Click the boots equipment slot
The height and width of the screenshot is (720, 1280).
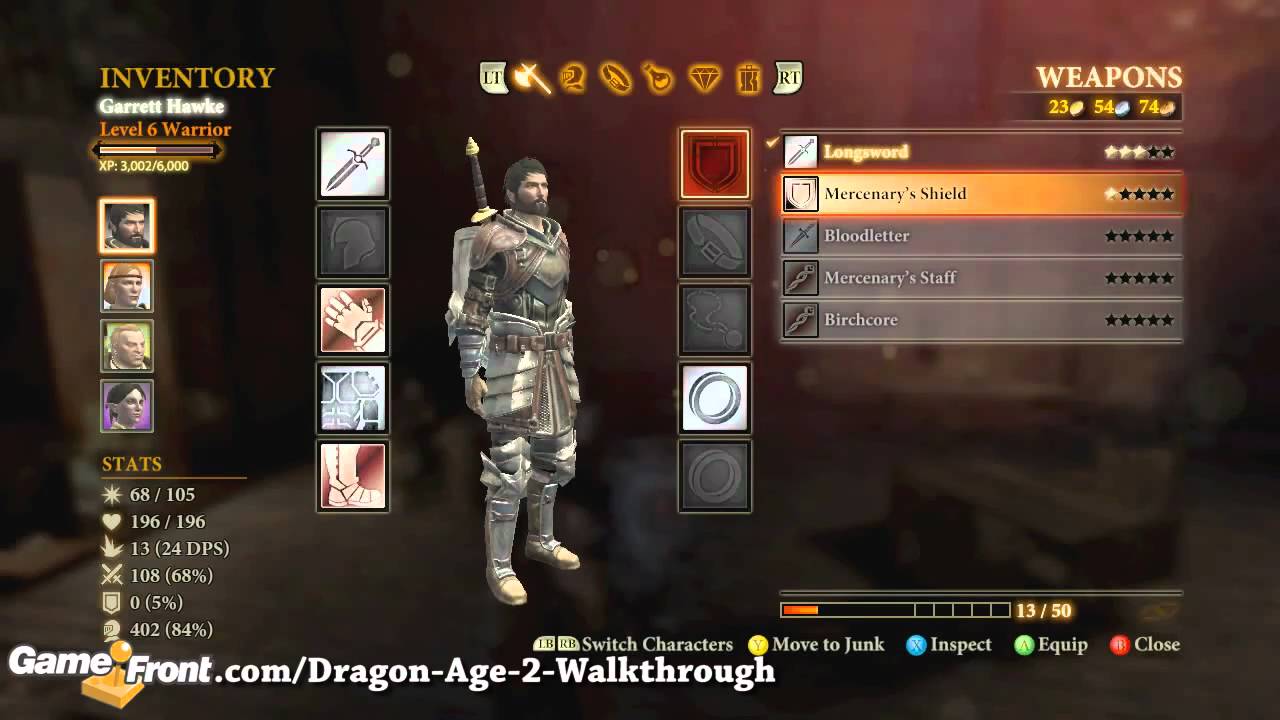[x=353, y=478]
